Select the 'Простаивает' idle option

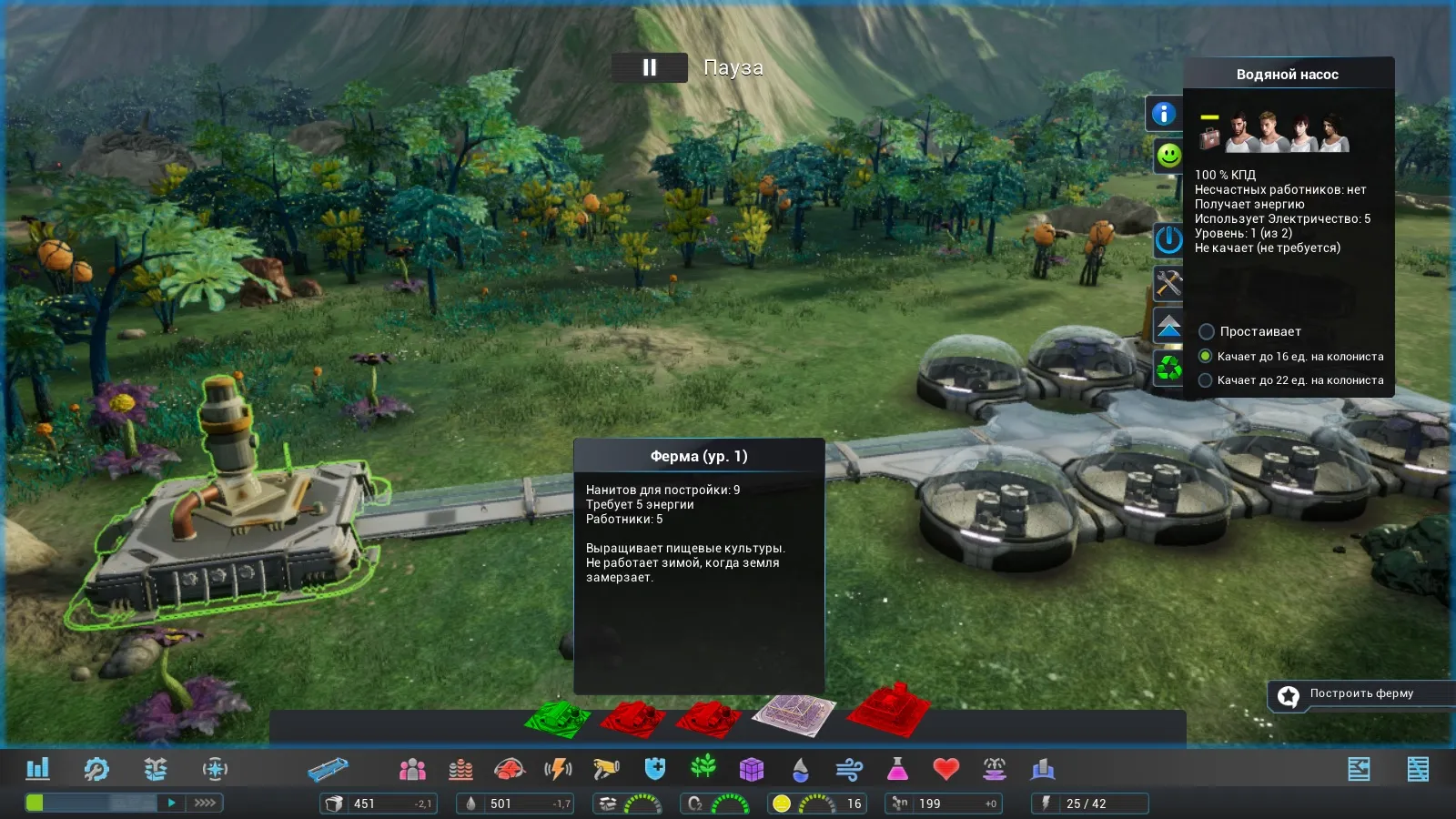point(1207,331)
